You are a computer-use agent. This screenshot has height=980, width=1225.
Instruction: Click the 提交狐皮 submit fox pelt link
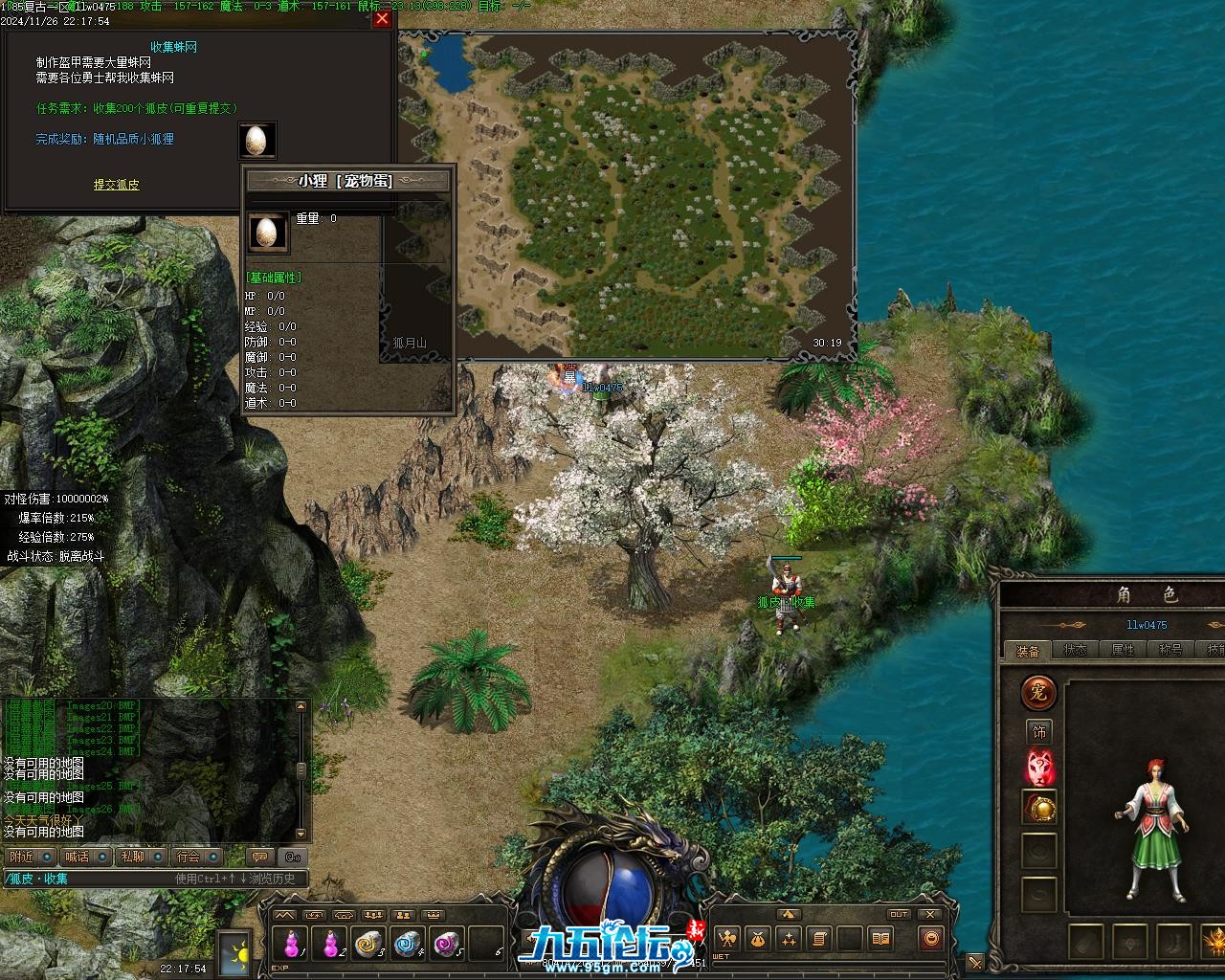coord(117,185)
